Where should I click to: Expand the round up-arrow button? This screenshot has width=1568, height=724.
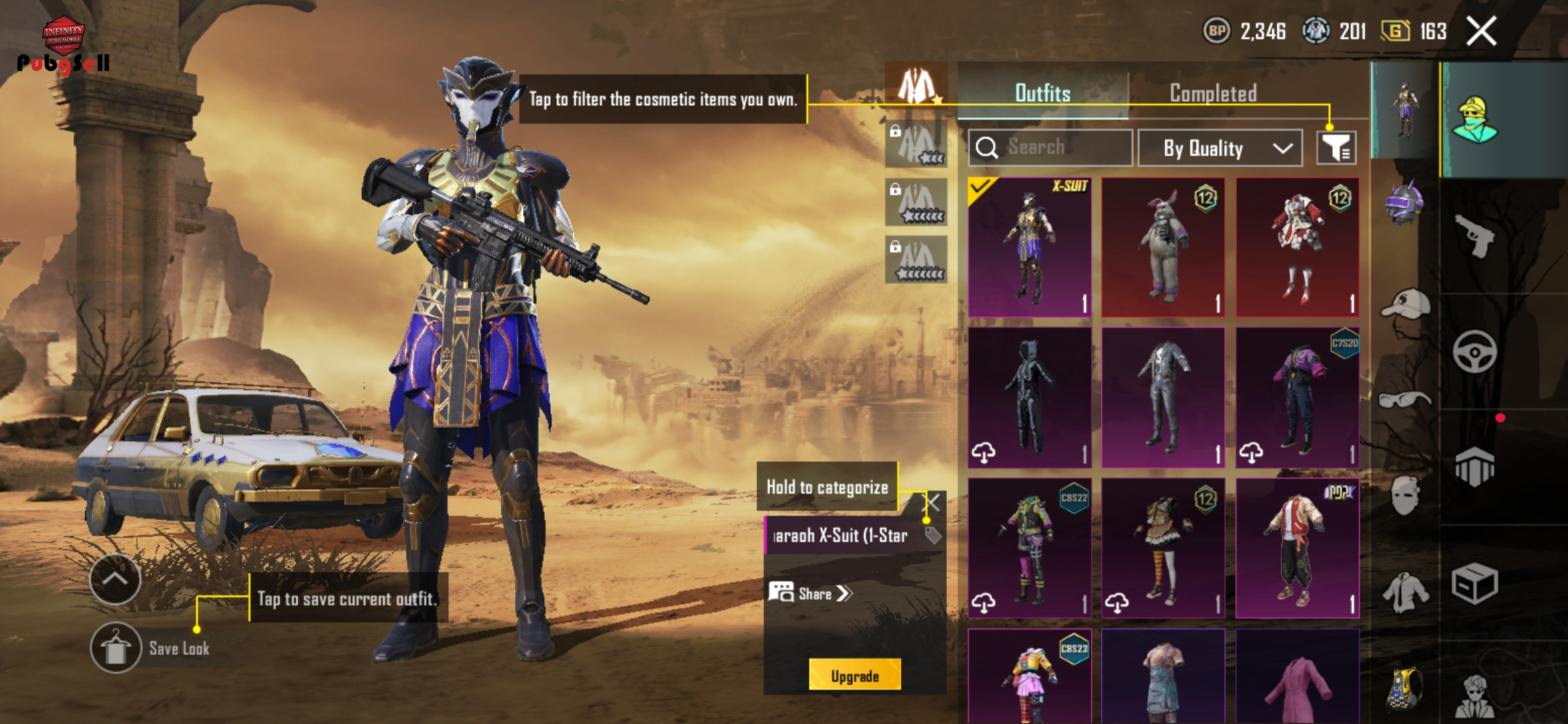[115, 579]
